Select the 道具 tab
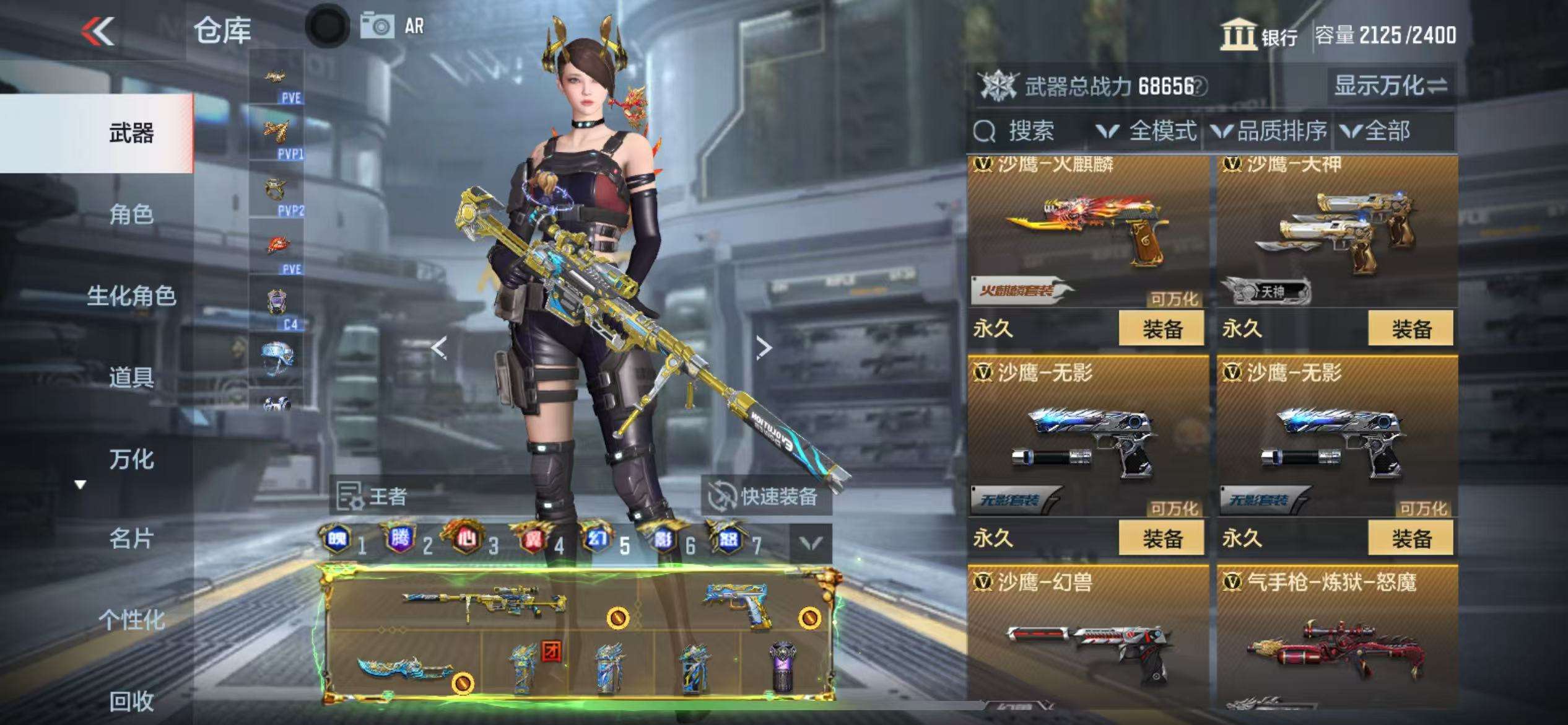1568x725 pixels. coord(131,377)
